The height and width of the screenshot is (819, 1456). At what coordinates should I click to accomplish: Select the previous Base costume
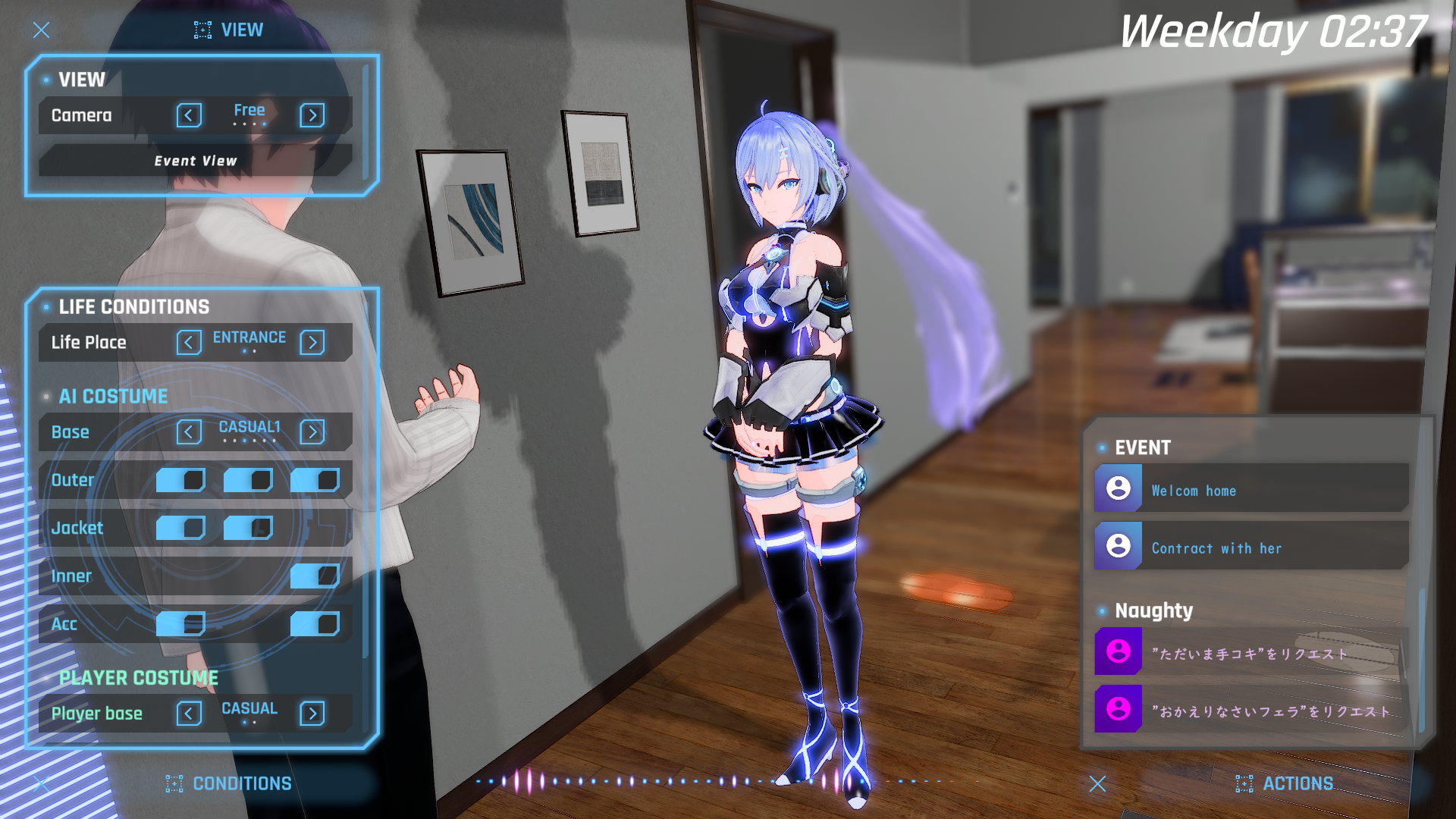(189, 432)
